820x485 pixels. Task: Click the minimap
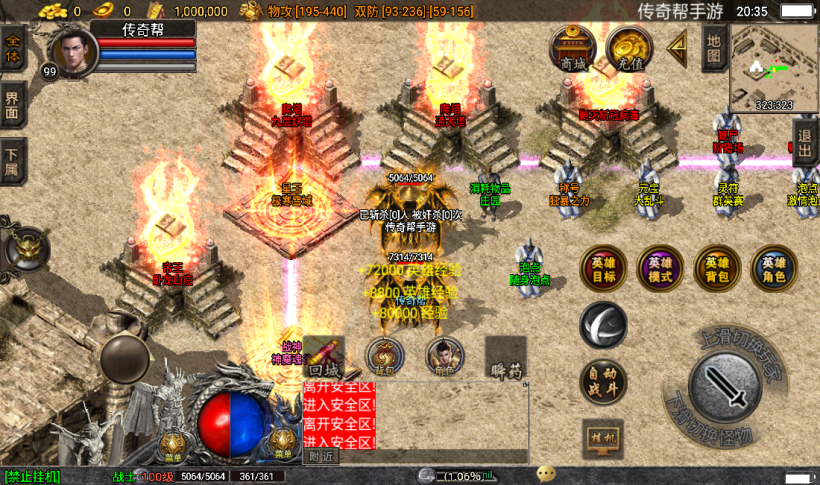tap(774, 67)
